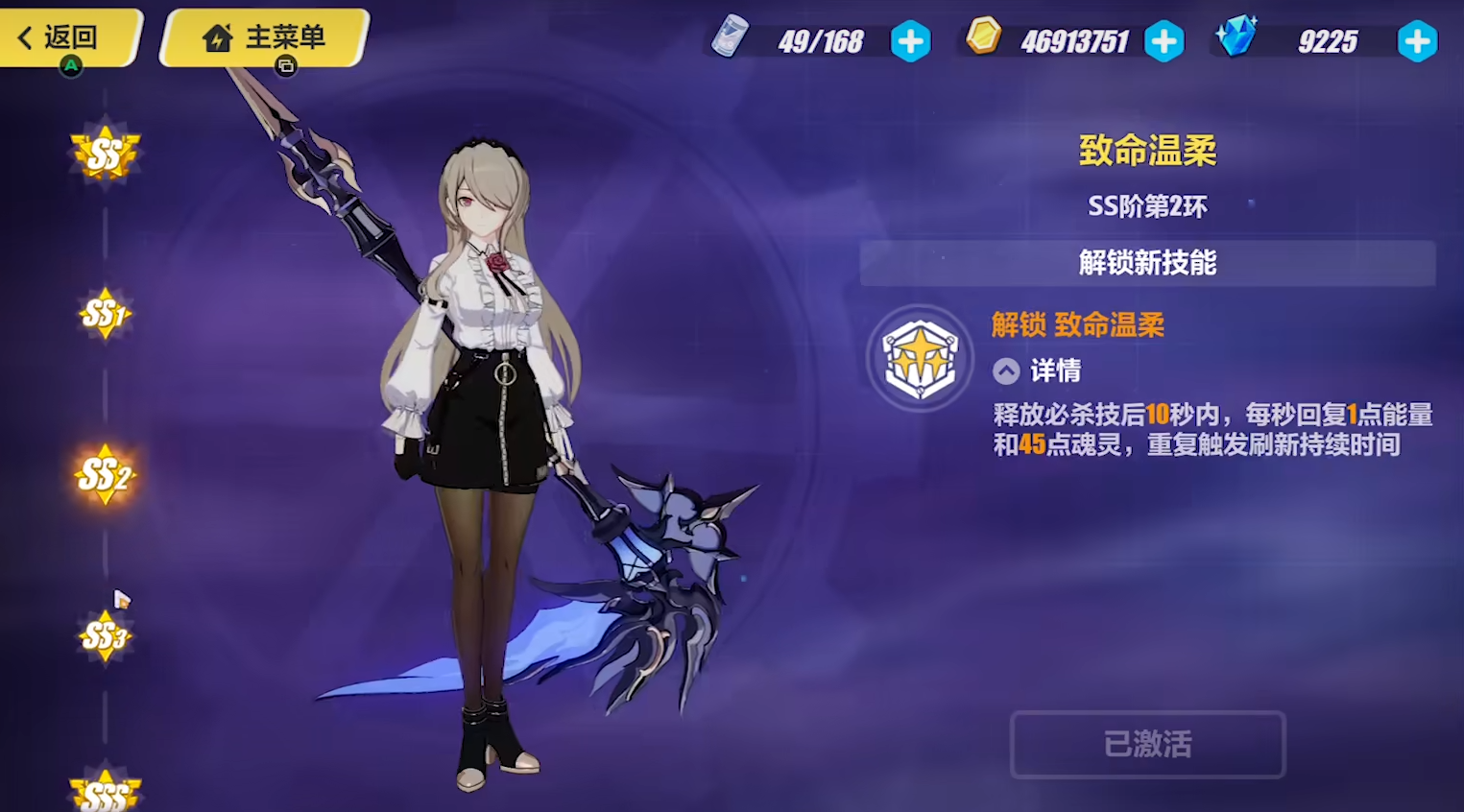Click the plus button to buy stamina
The width and height of the screenshot is (1464, 812).
pos(910,41)
